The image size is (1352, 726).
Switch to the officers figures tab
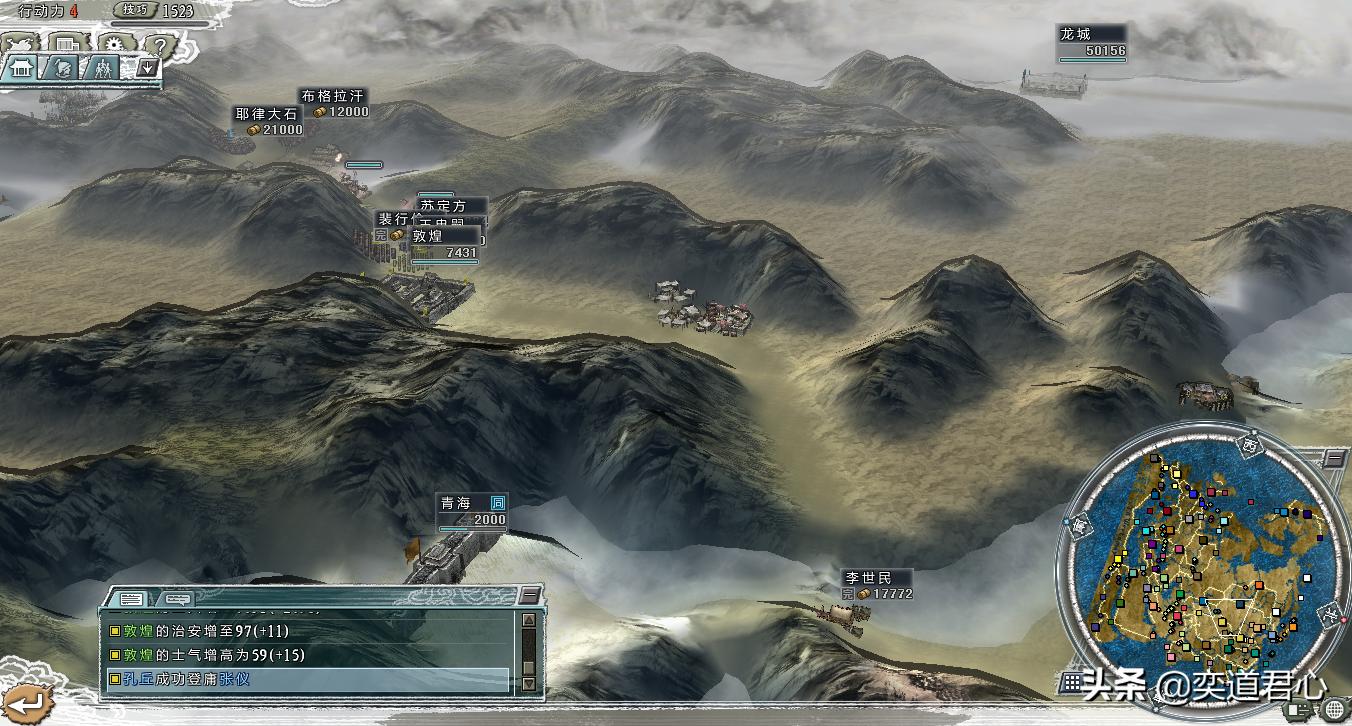click(104, 68)
